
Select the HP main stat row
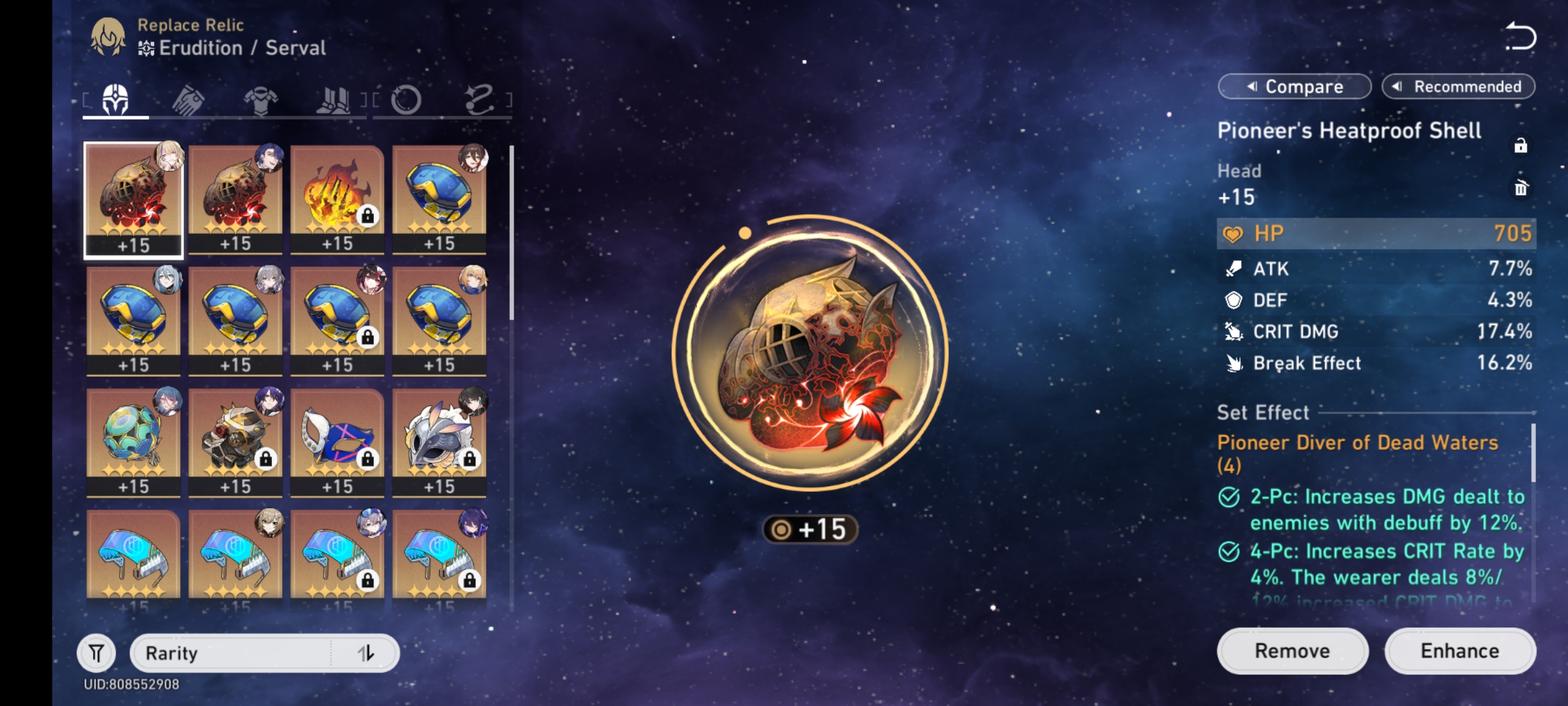point(1372,233)
